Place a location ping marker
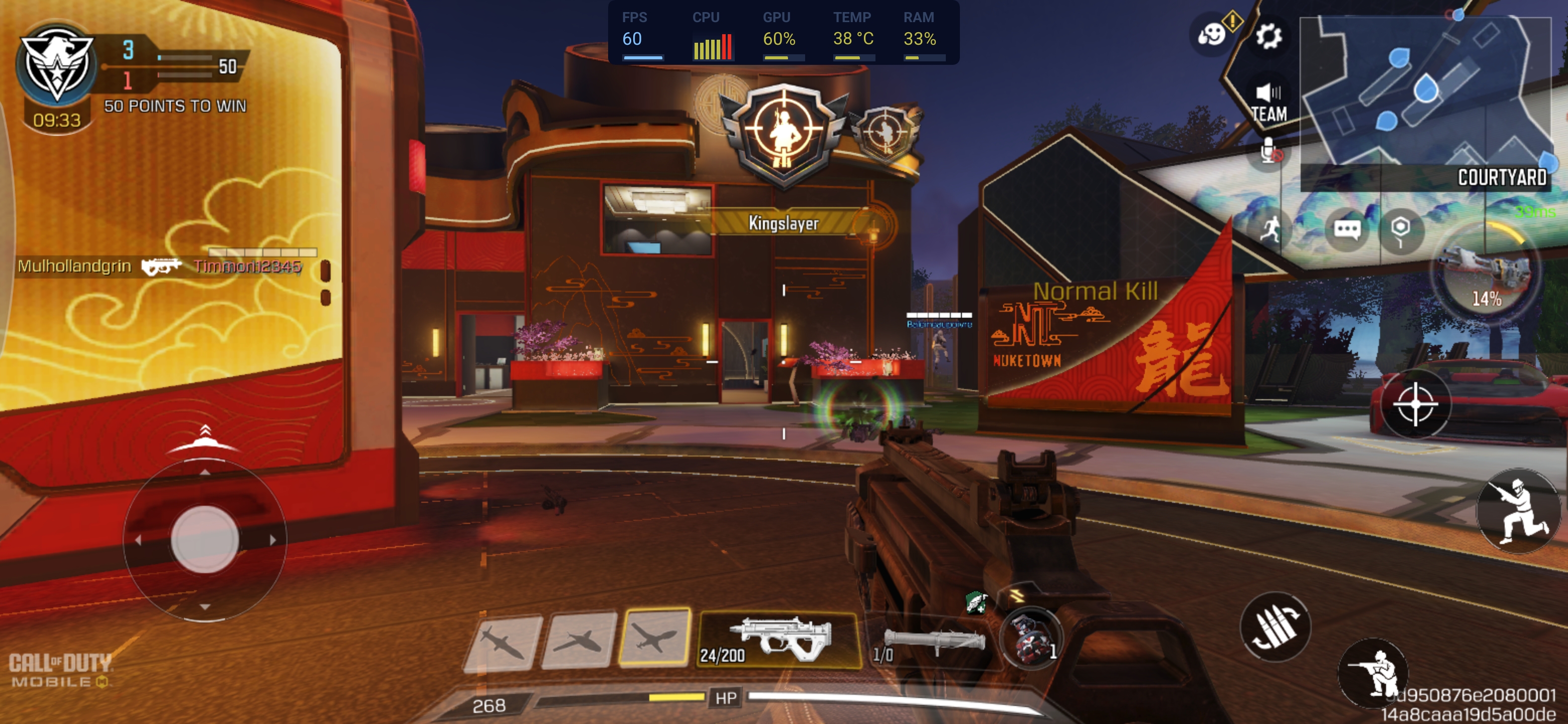This screenshot has height=724, width=1568. tap(1400, 230)
